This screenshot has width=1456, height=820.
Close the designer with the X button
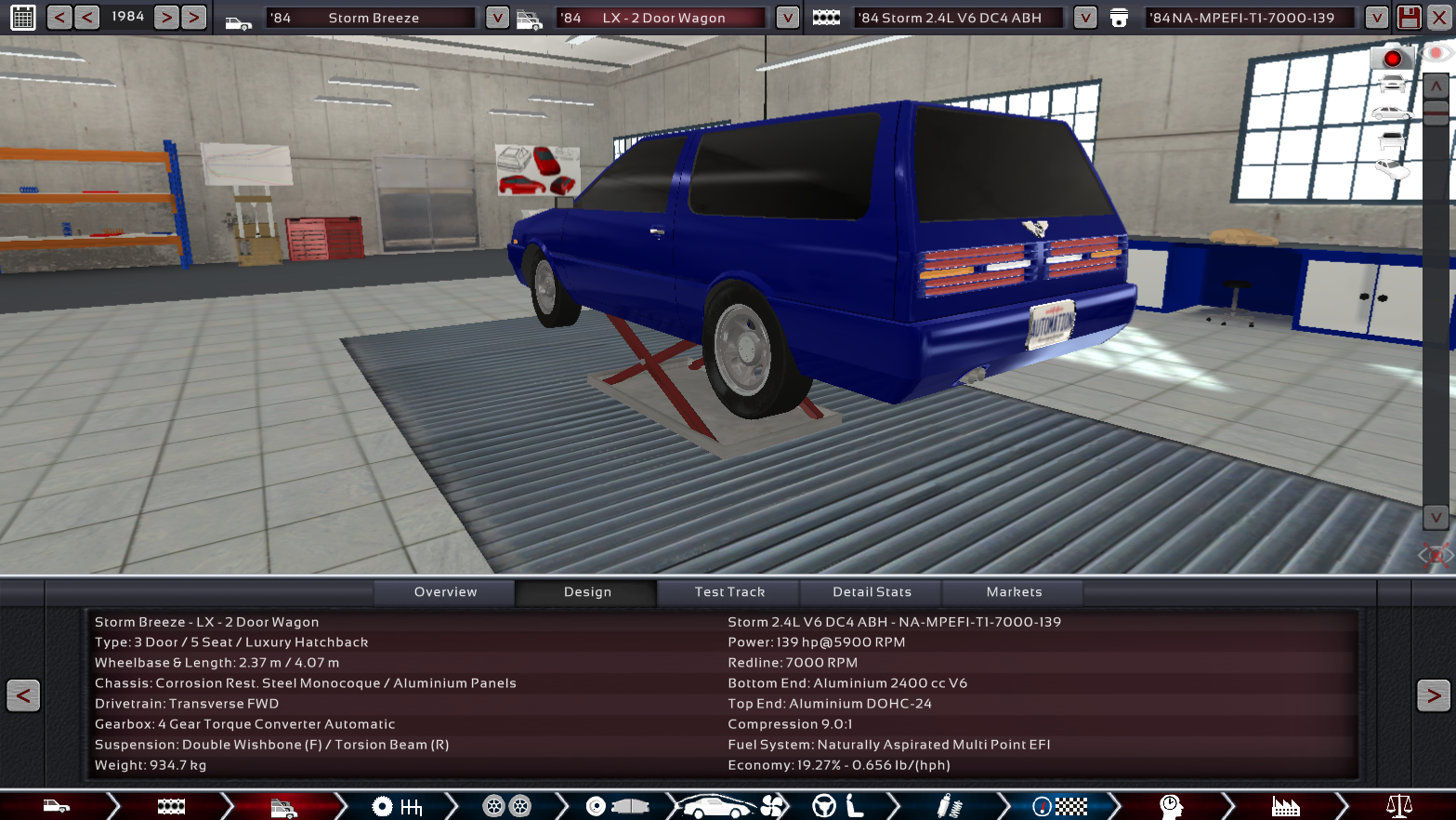coord(1439,18)
